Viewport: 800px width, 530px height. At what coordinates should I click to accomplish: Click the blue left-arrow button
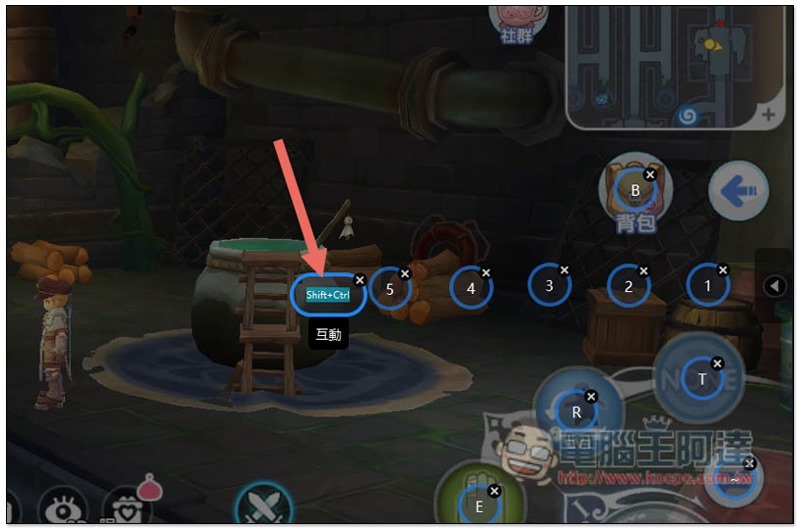[x=738, y=191]
